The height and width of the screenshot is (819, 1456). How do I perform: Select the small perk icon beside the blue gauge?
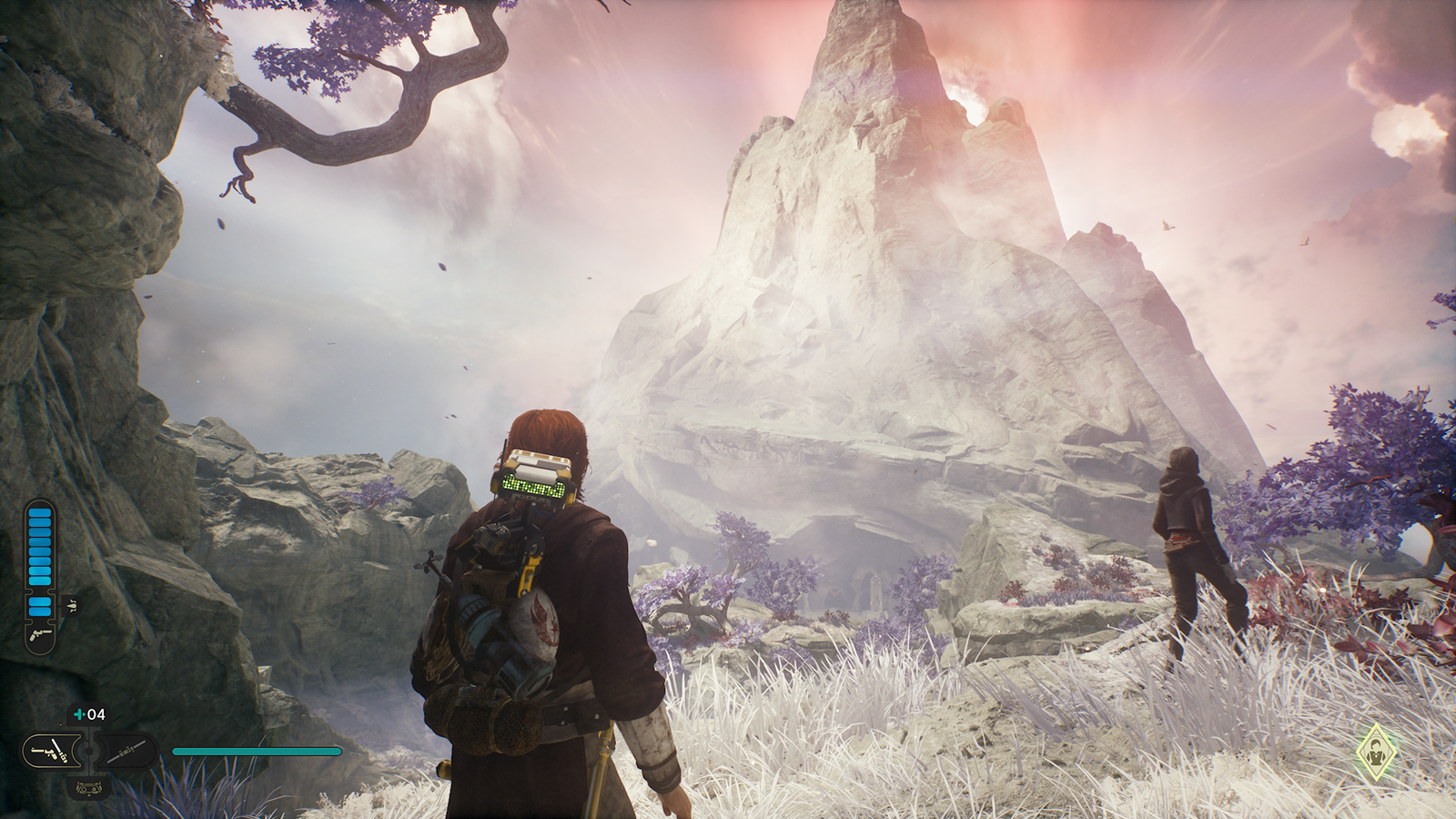[71, 605]
